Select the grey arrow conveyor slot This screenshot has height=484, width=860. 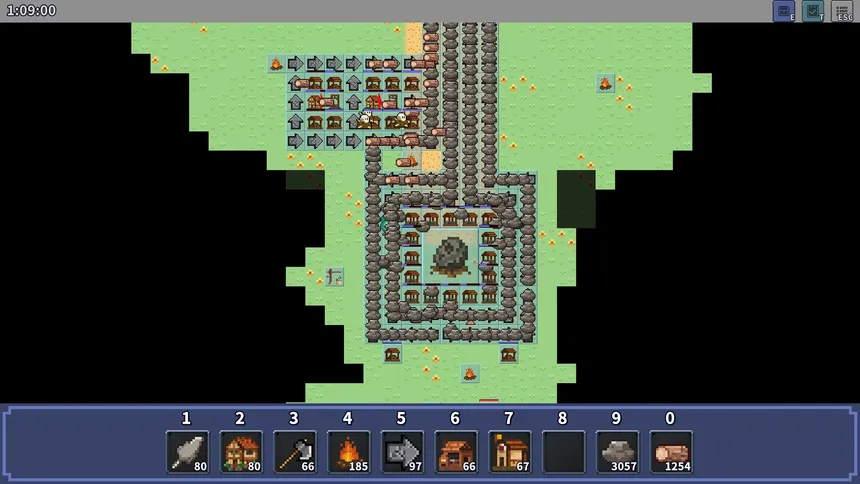(x=402, y=452)
